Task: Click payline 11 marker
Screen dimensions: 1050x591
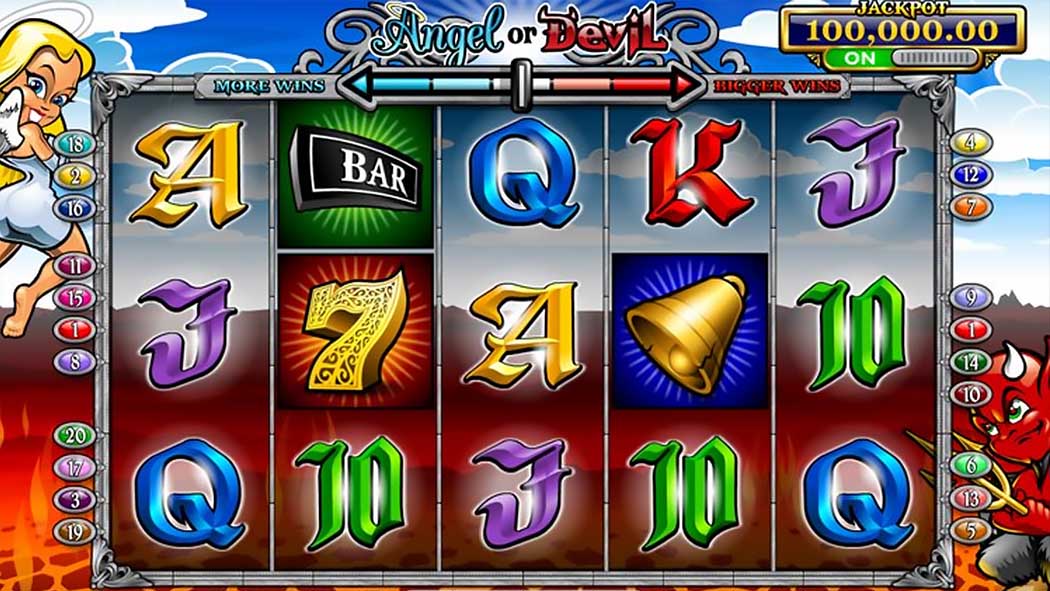Action: click(75, 266)
